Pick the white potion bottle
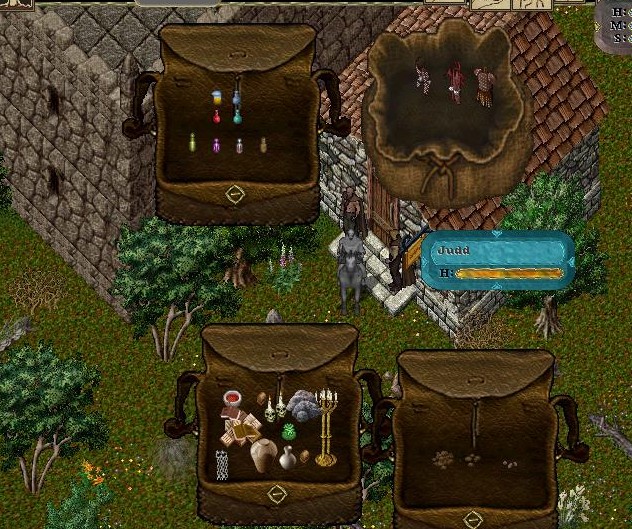This screenshot has height=529, width=632. coord(240,146)
